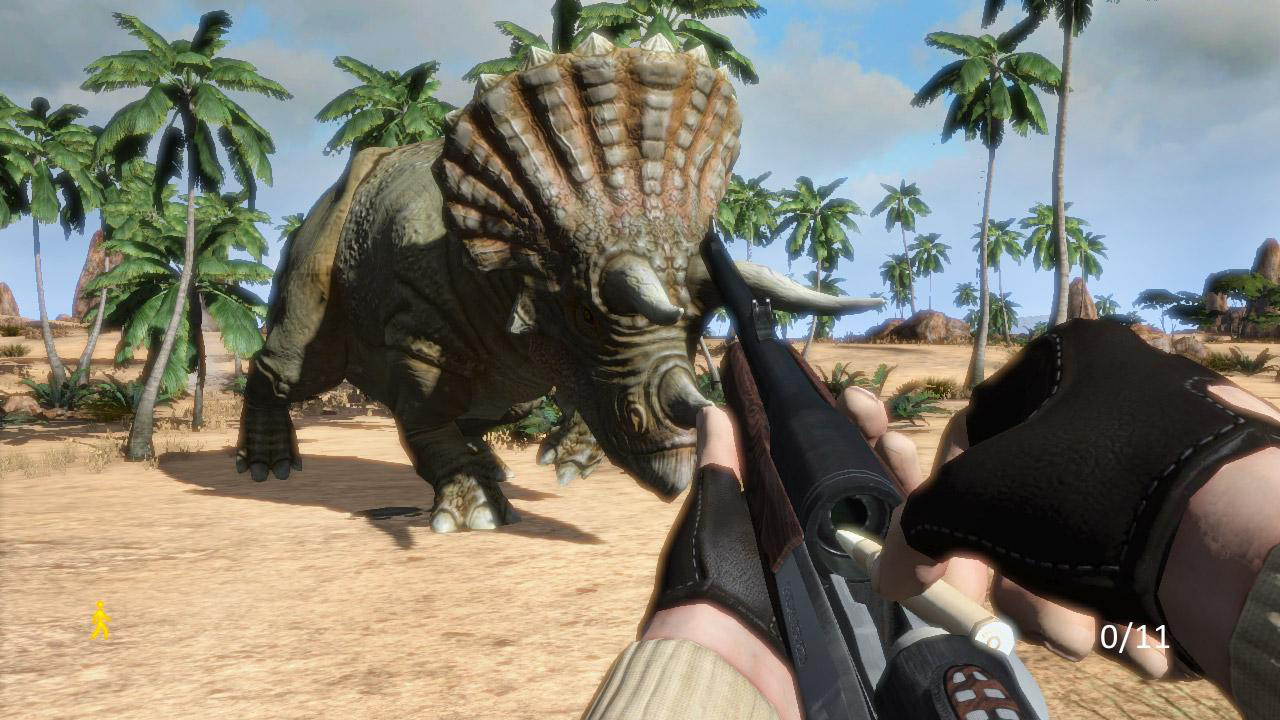Click the yellow walking stance indicator icon

click(99, 618)
